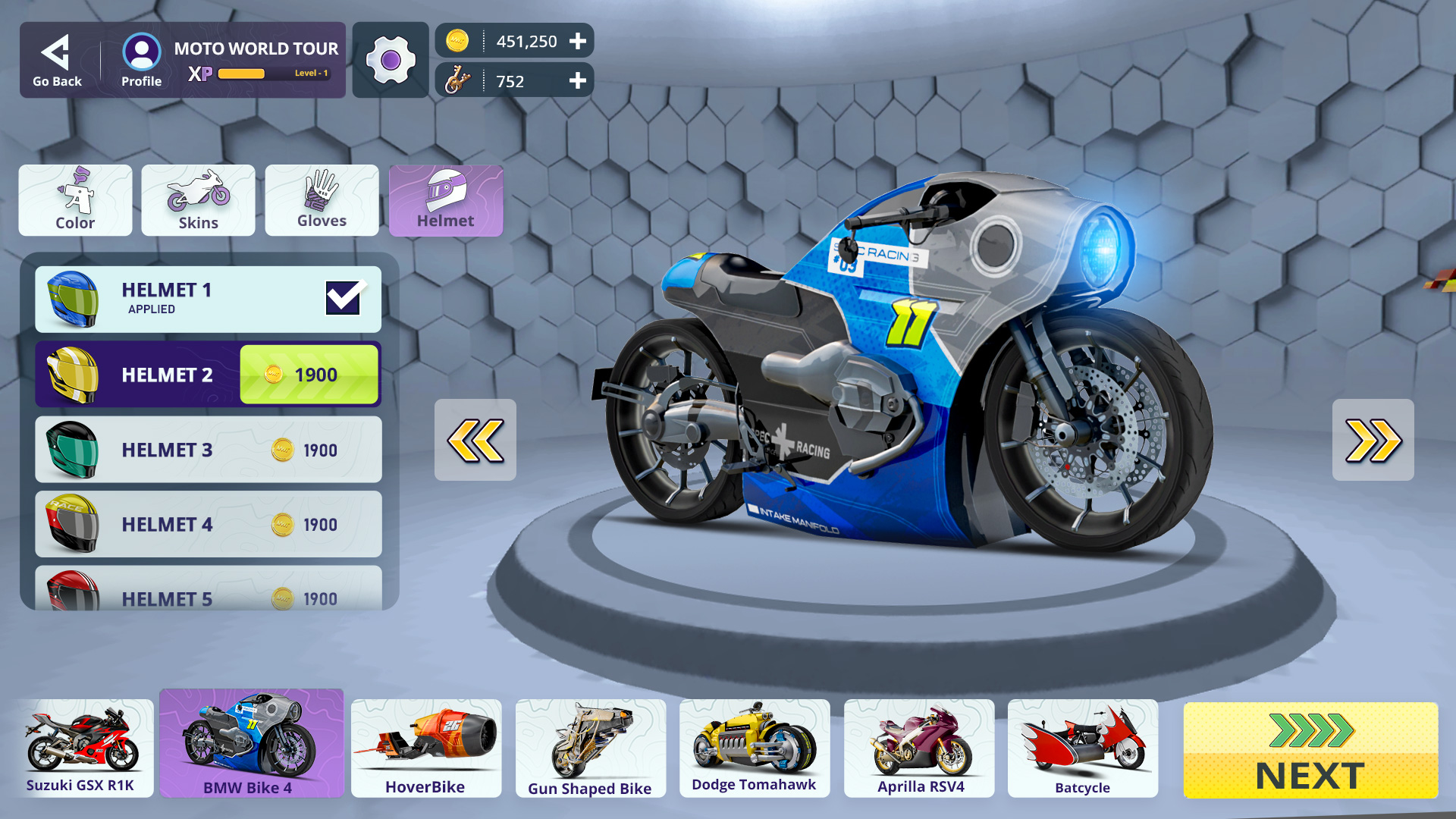Open the Skins section

point(198,200)
